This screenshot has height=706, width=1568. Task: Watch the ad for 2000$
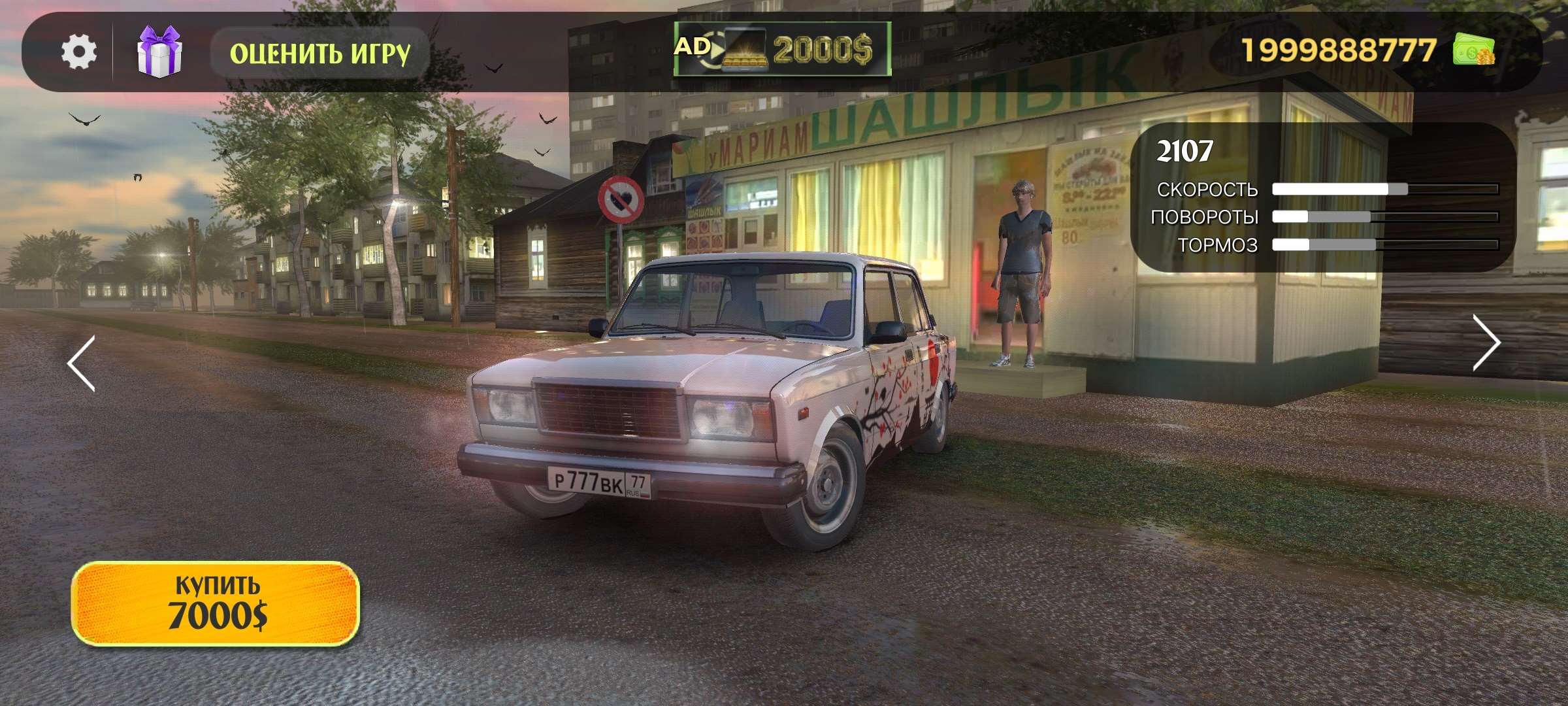pyautogui.click(x=782, y=49)
